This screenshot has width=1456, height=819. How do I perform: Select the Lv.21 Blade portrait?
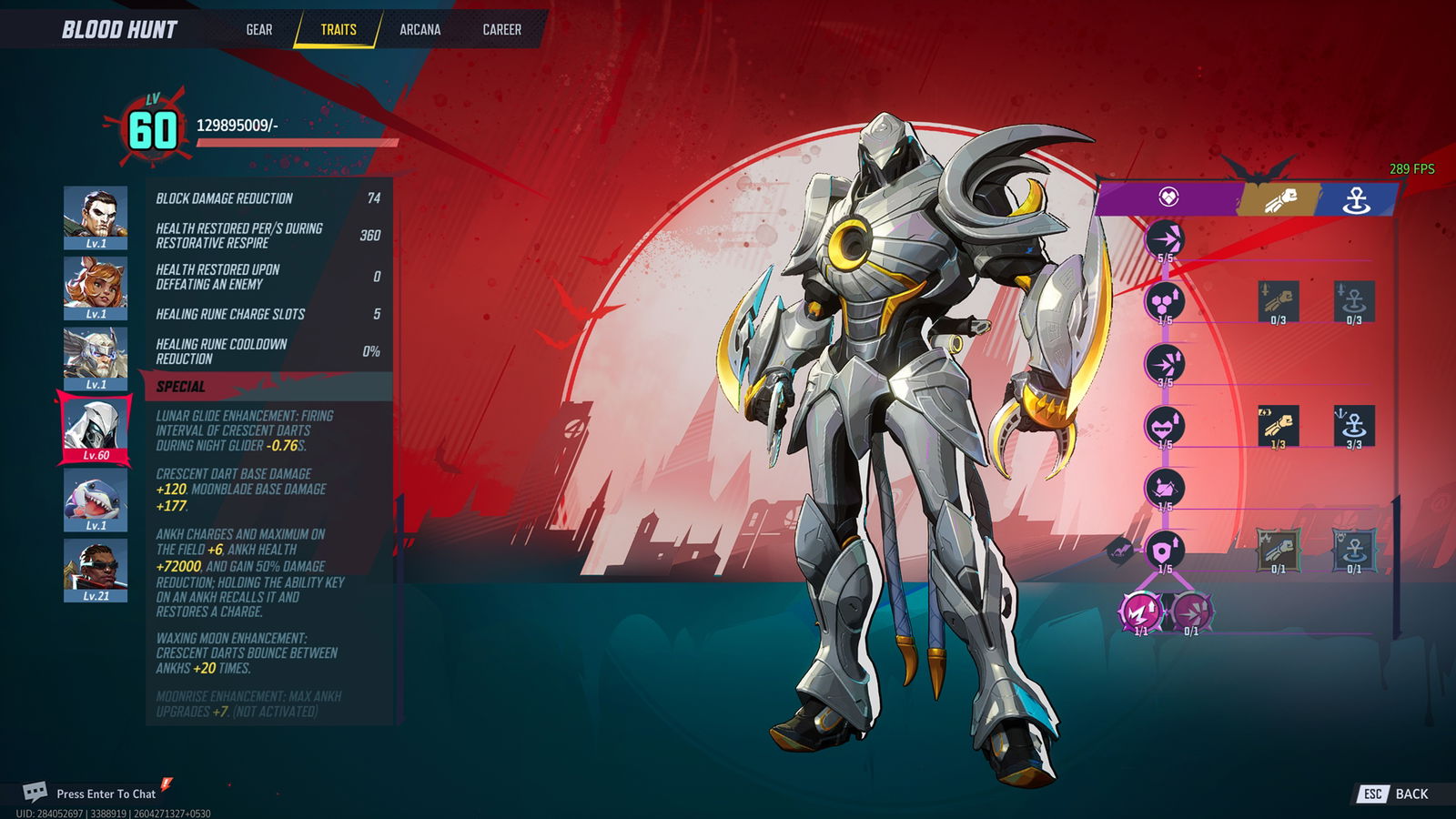(96, 569)
